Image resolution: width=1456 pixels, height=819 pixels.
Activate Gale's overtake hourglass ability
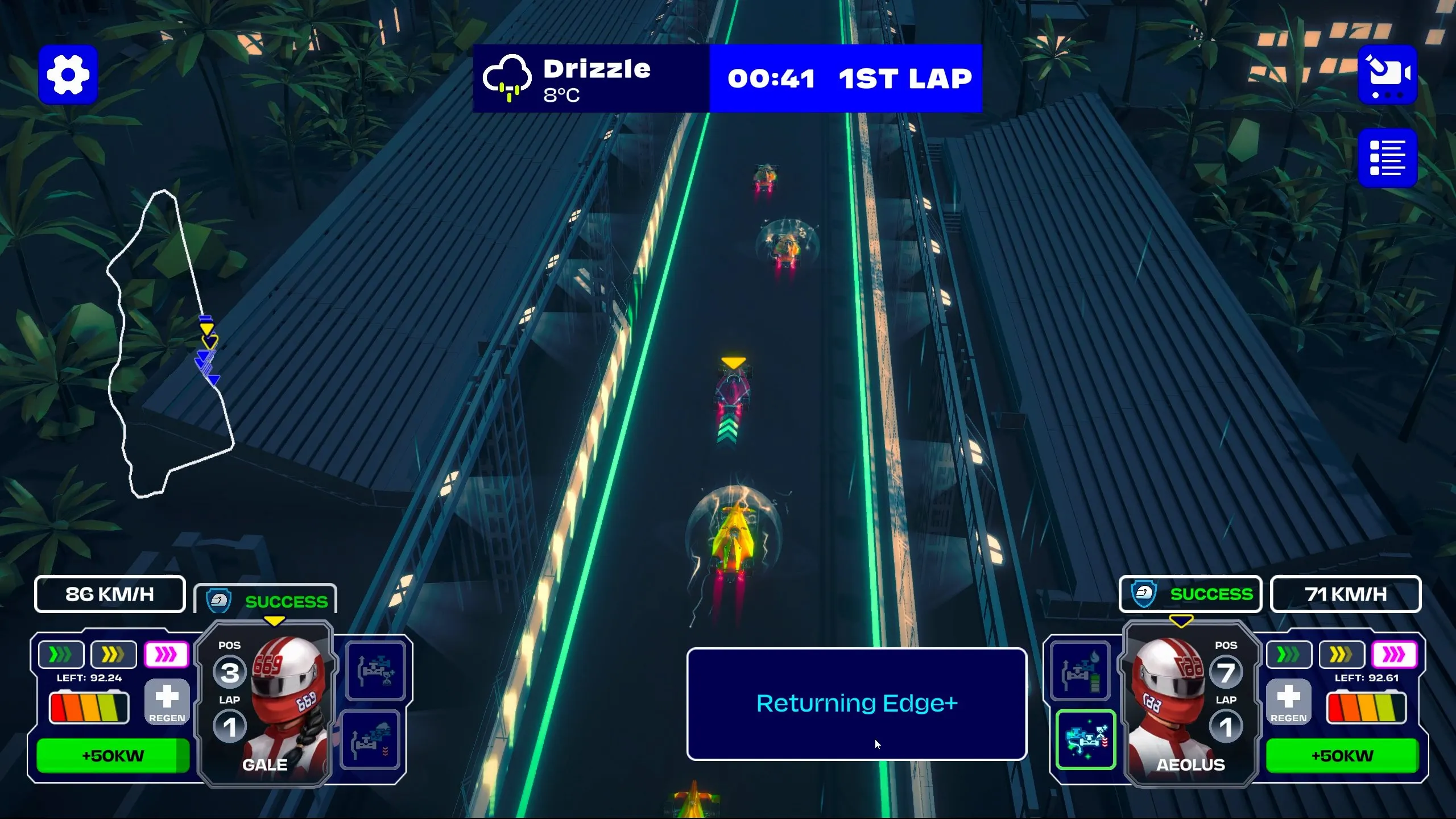click(375, 671)
